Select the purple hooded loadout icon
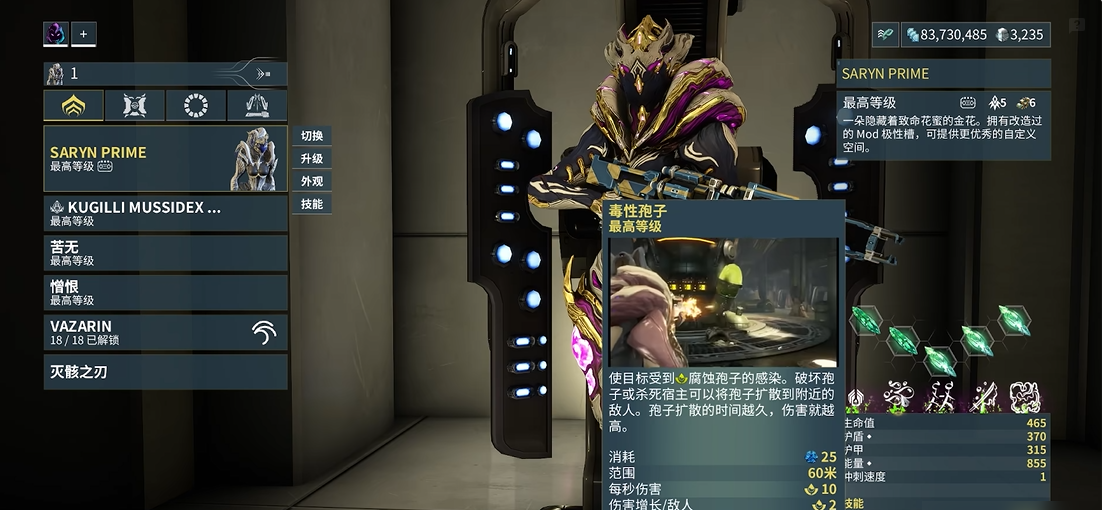 [x=55, y=34]
